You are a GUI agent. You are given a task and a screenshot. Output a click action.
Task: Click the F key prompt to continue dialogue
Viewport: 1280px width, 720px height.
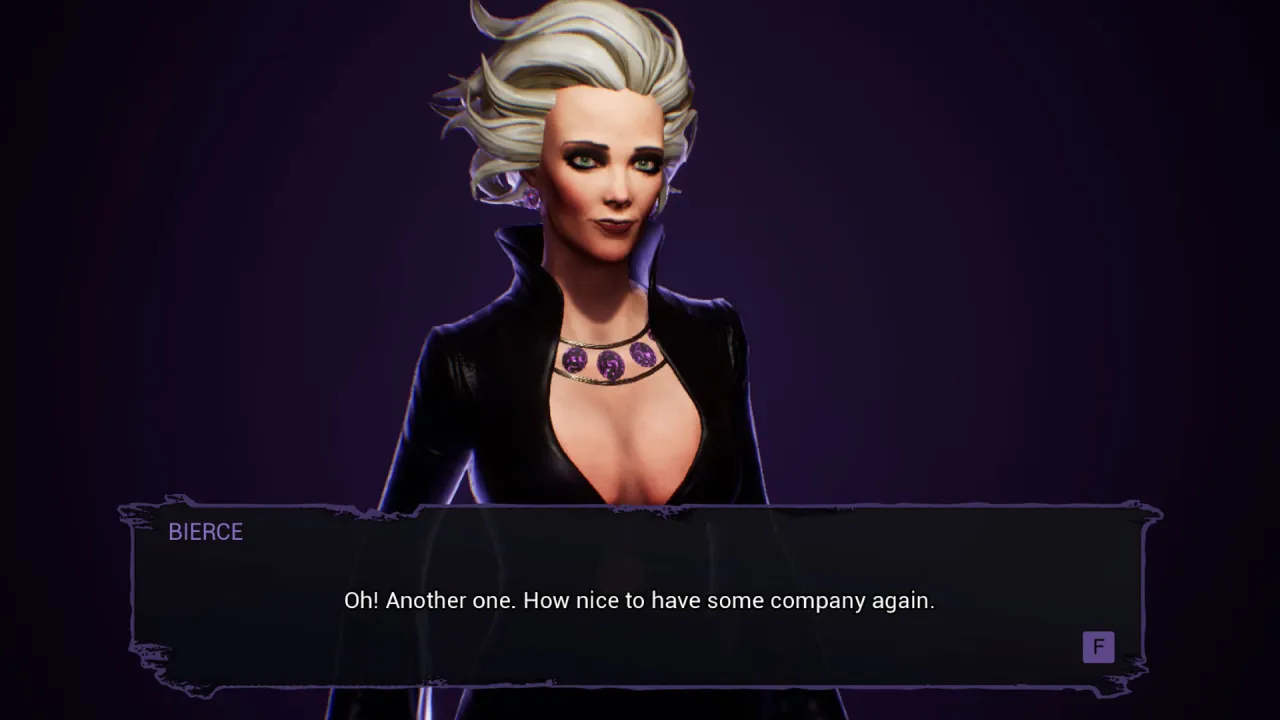tap(1098, 647)
